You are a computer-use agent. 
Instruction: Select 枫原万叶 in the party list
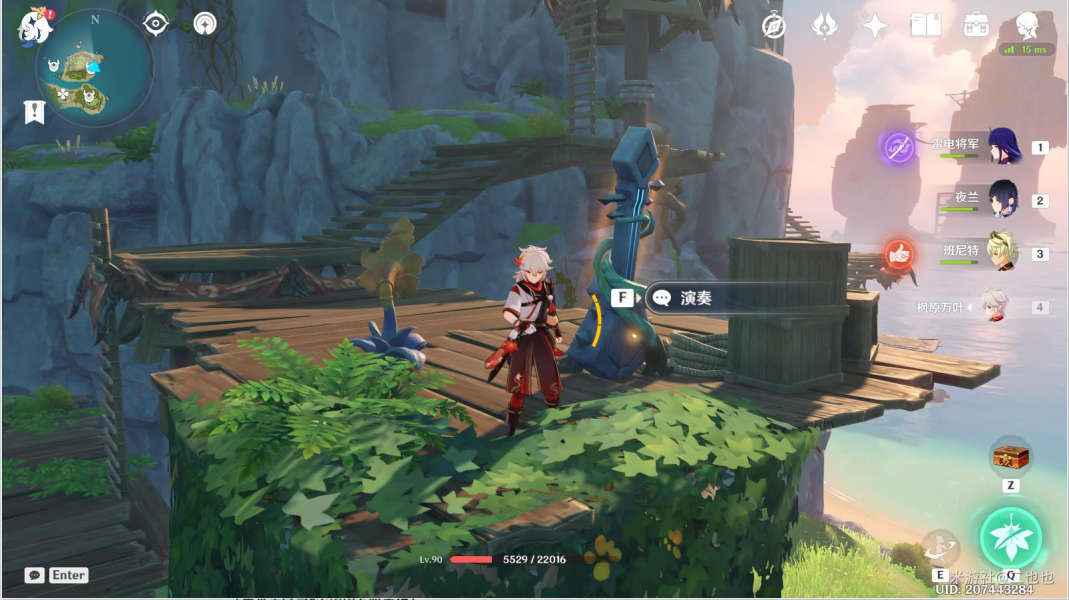coord(992,306)
